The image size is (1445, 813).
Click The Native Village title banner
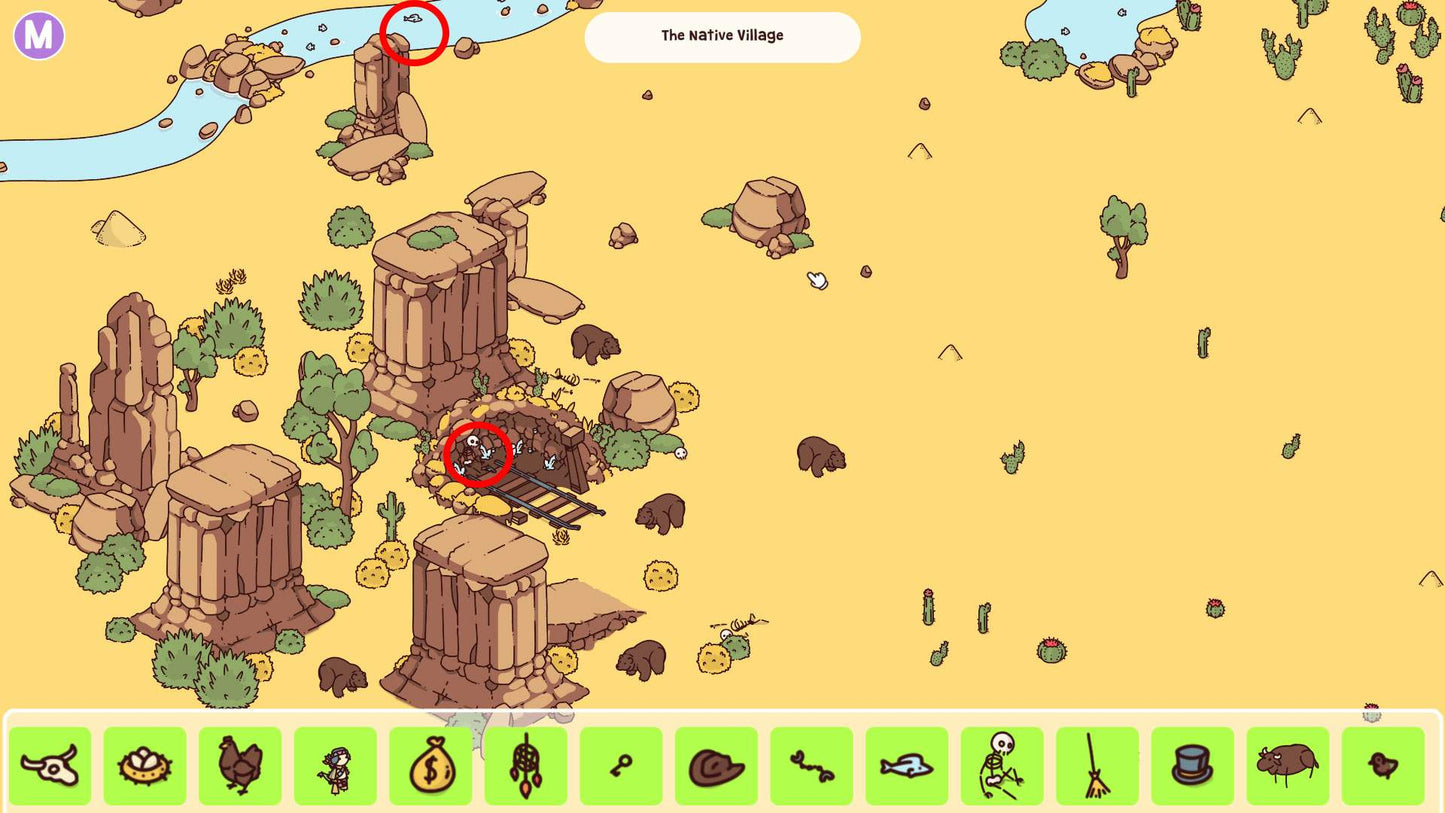[722, 37]
